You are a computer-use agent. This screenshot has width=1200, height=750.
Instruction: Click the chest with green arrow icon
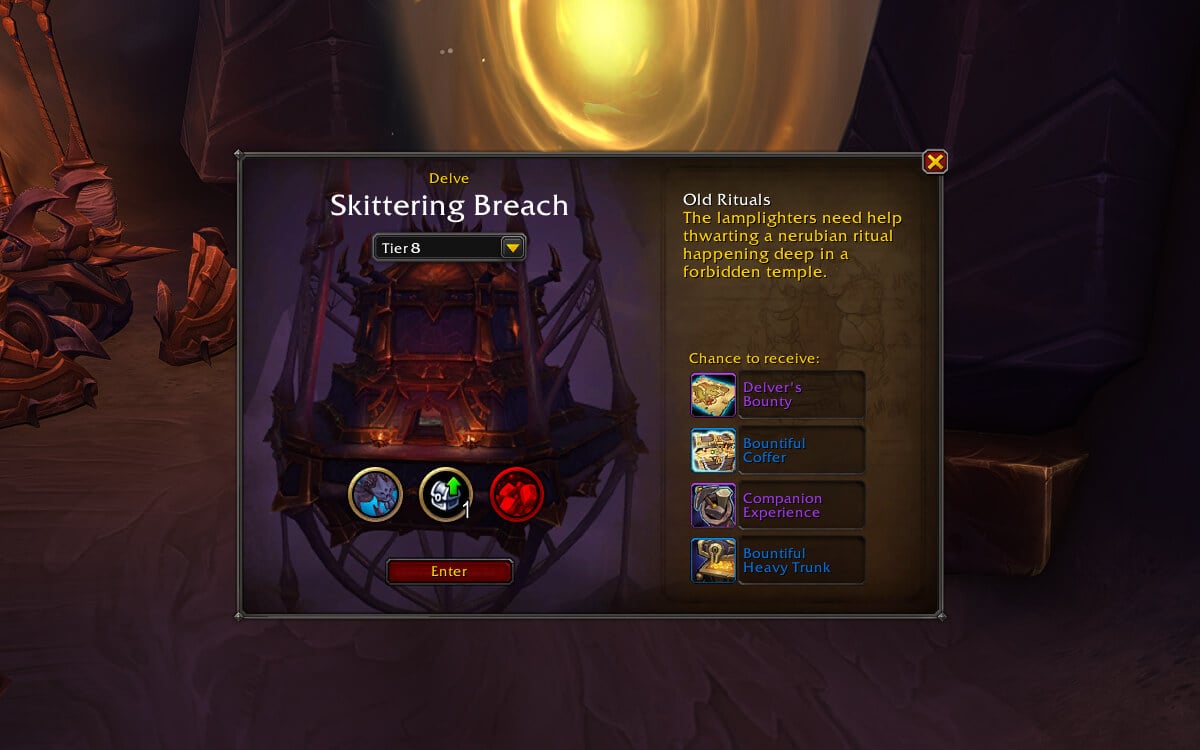(x=445, y=494)
